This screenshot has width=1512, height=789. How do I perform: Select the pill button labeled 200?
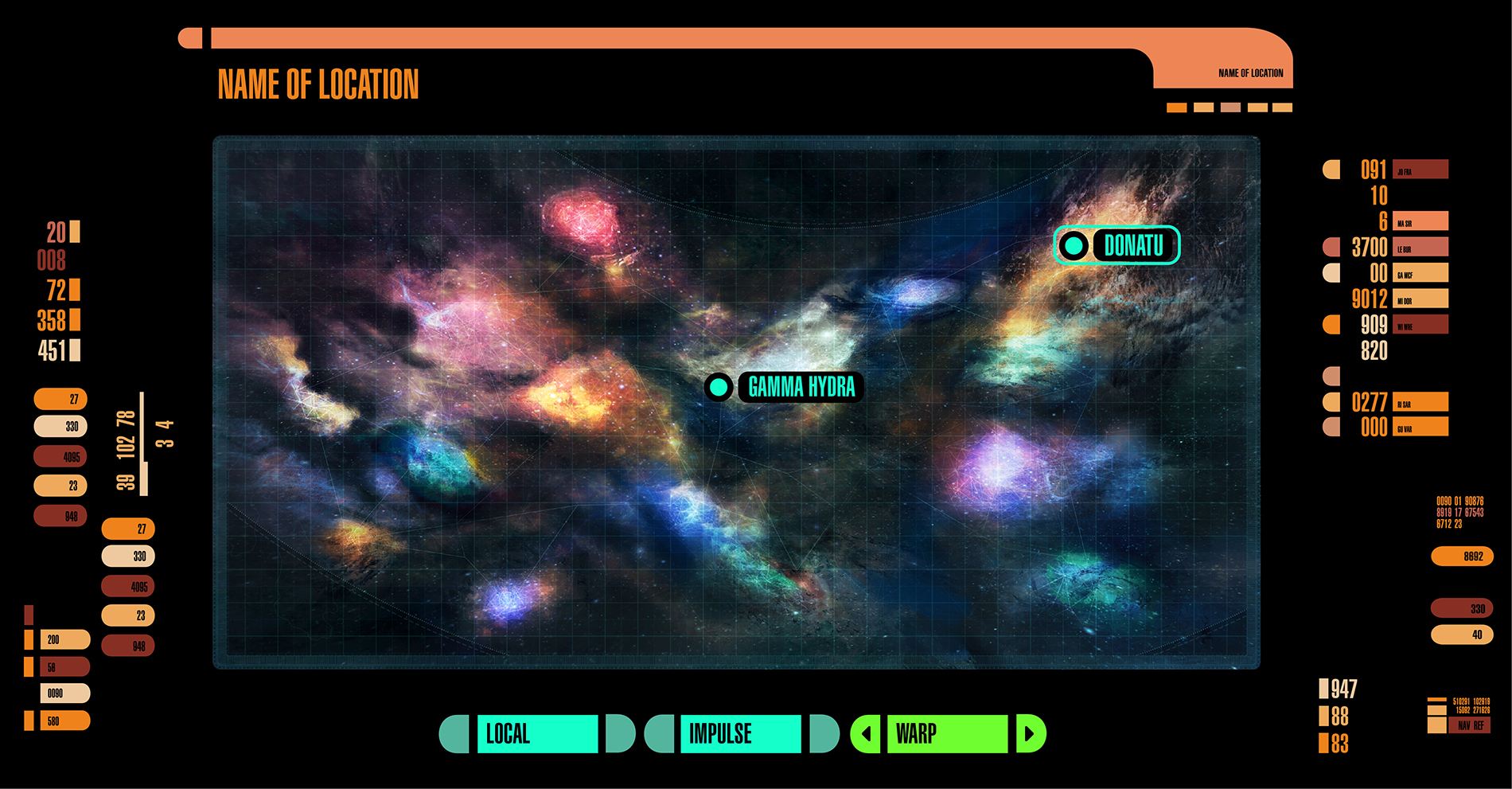point(64,639)
